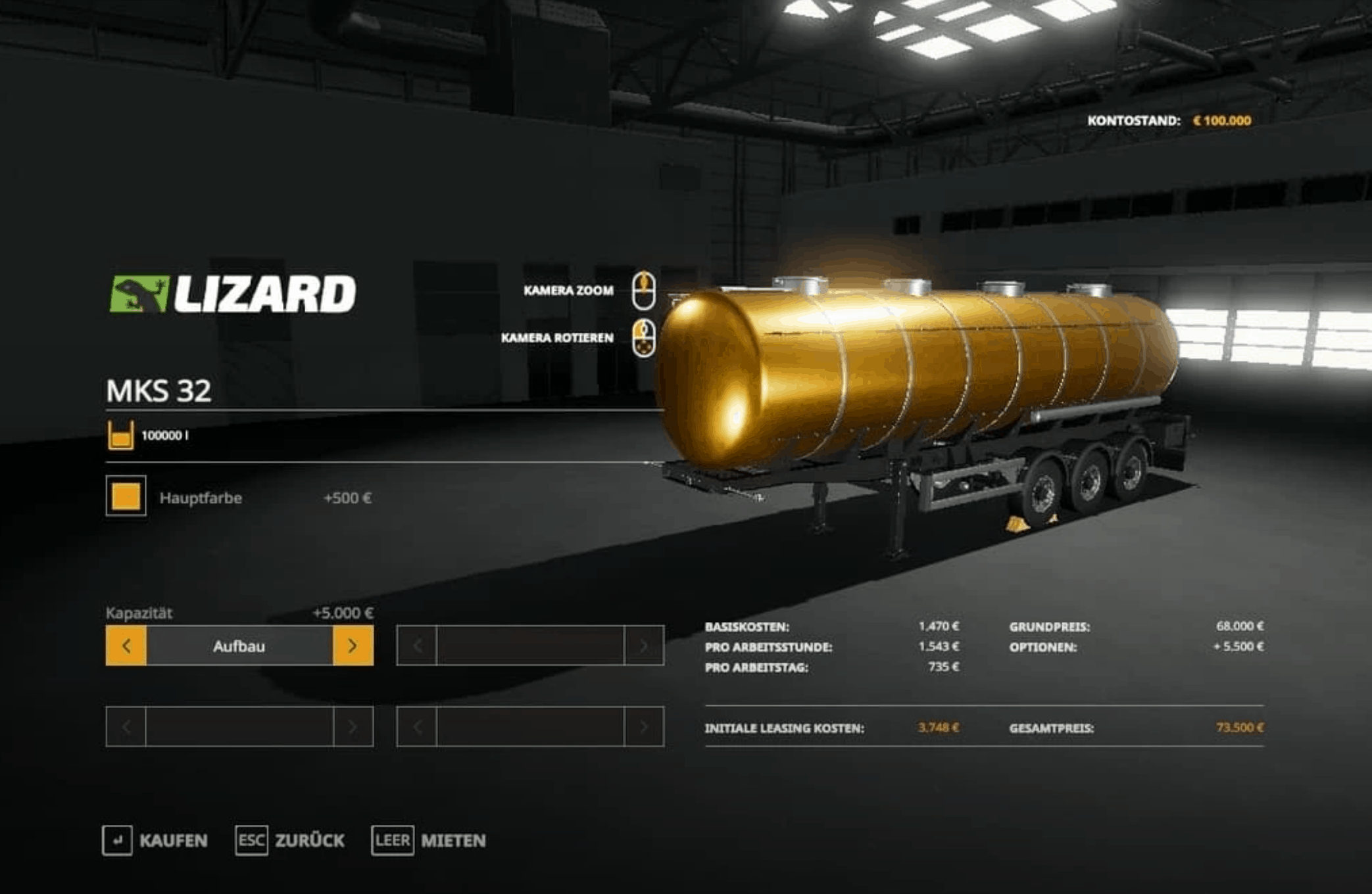Lease the trailer via Mieten
This screenshot has width=1372, height=894.
(428, 840)
